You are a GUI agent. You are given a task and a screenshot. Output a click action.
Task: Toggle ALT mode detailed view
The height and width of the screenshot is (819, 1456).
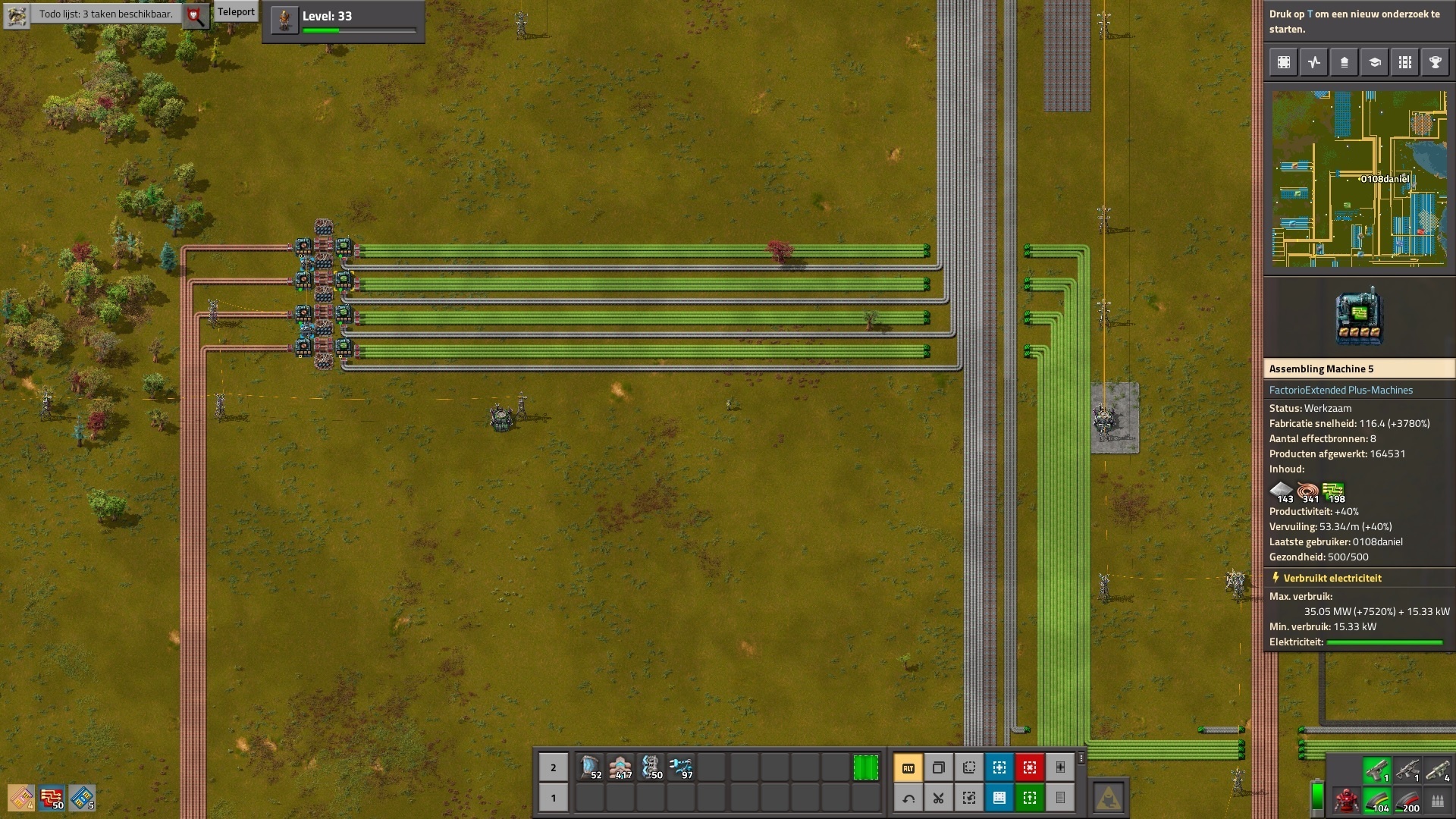click(907, 767)
